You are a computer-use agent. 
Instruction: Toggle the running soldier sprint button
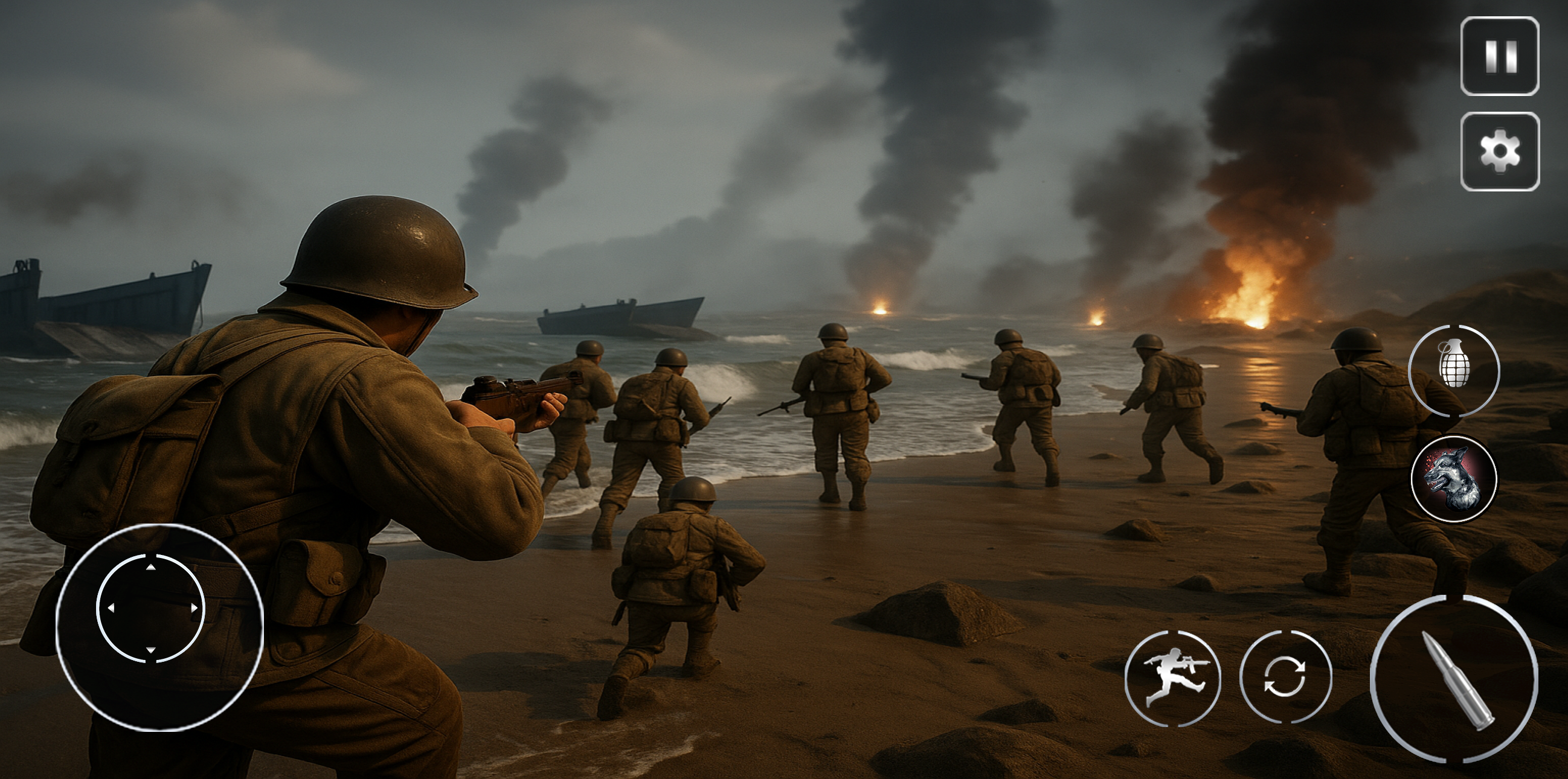pyautogui.click(x=1172, y=678)
